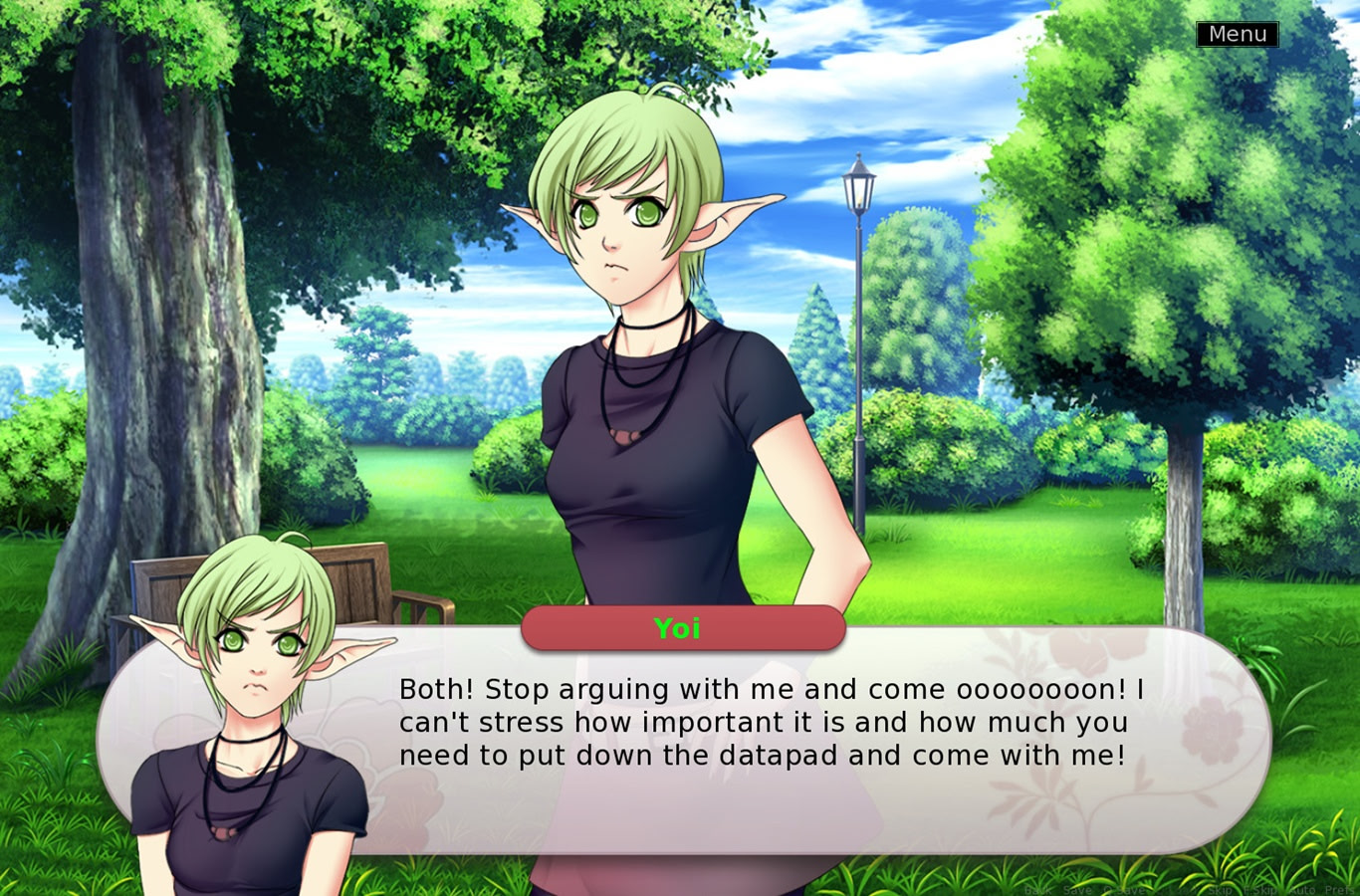Click the Yoi name banner above the dialogue
1360x896 pixels.
tap(682, 628)
